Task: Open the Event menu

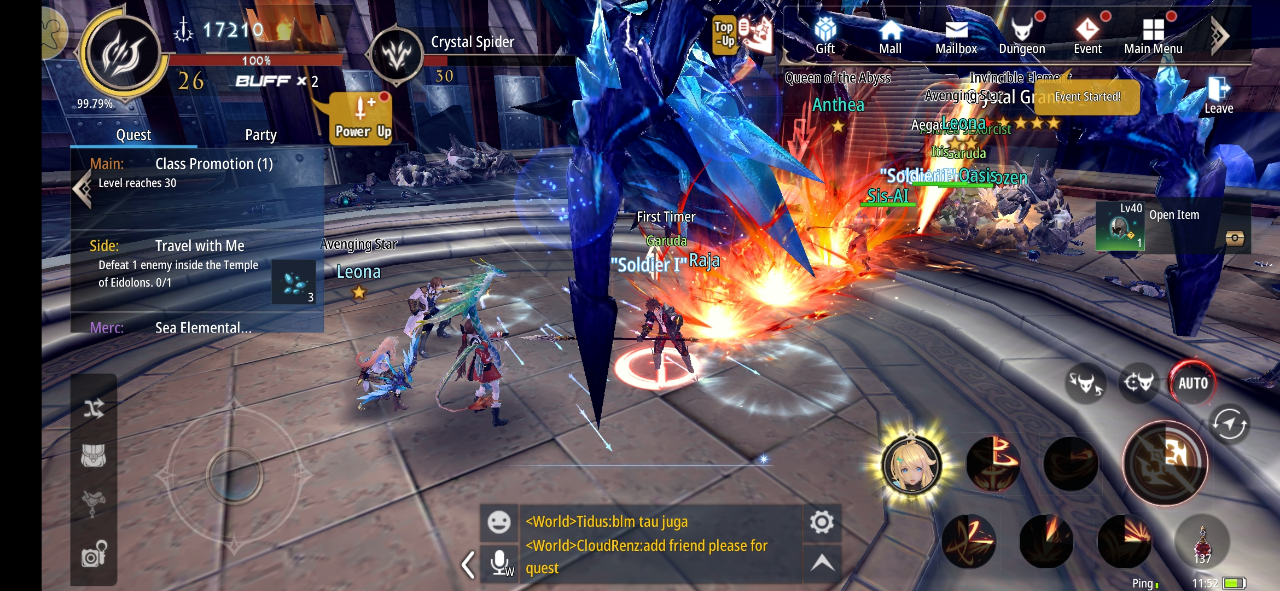Action: (1088, 34)
